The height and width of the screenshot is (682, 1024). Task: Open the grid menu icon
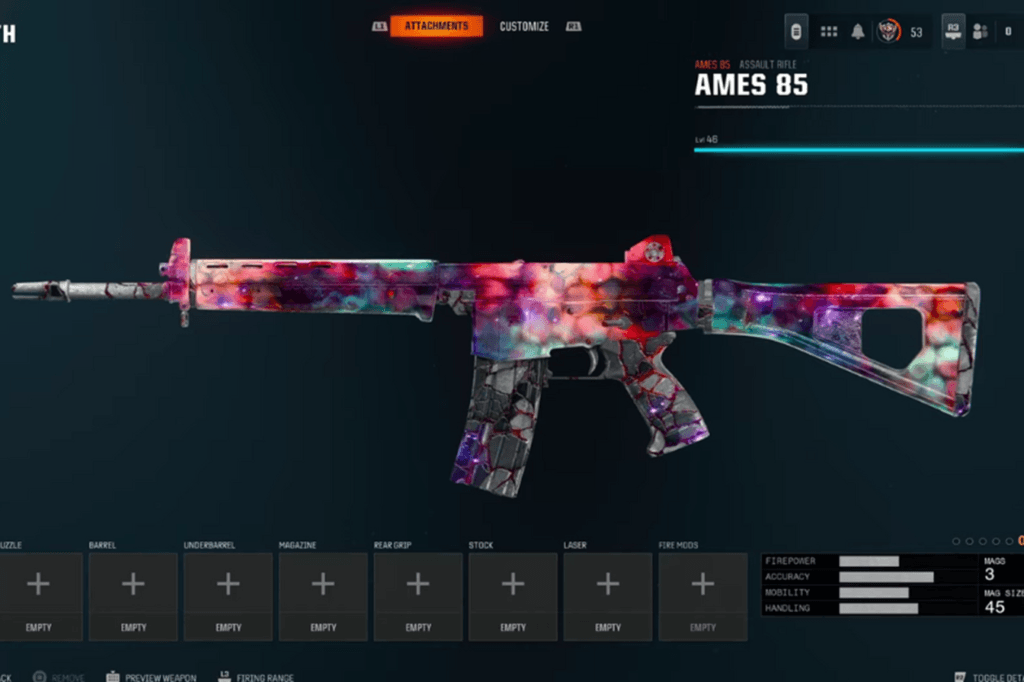pos(829,32)
